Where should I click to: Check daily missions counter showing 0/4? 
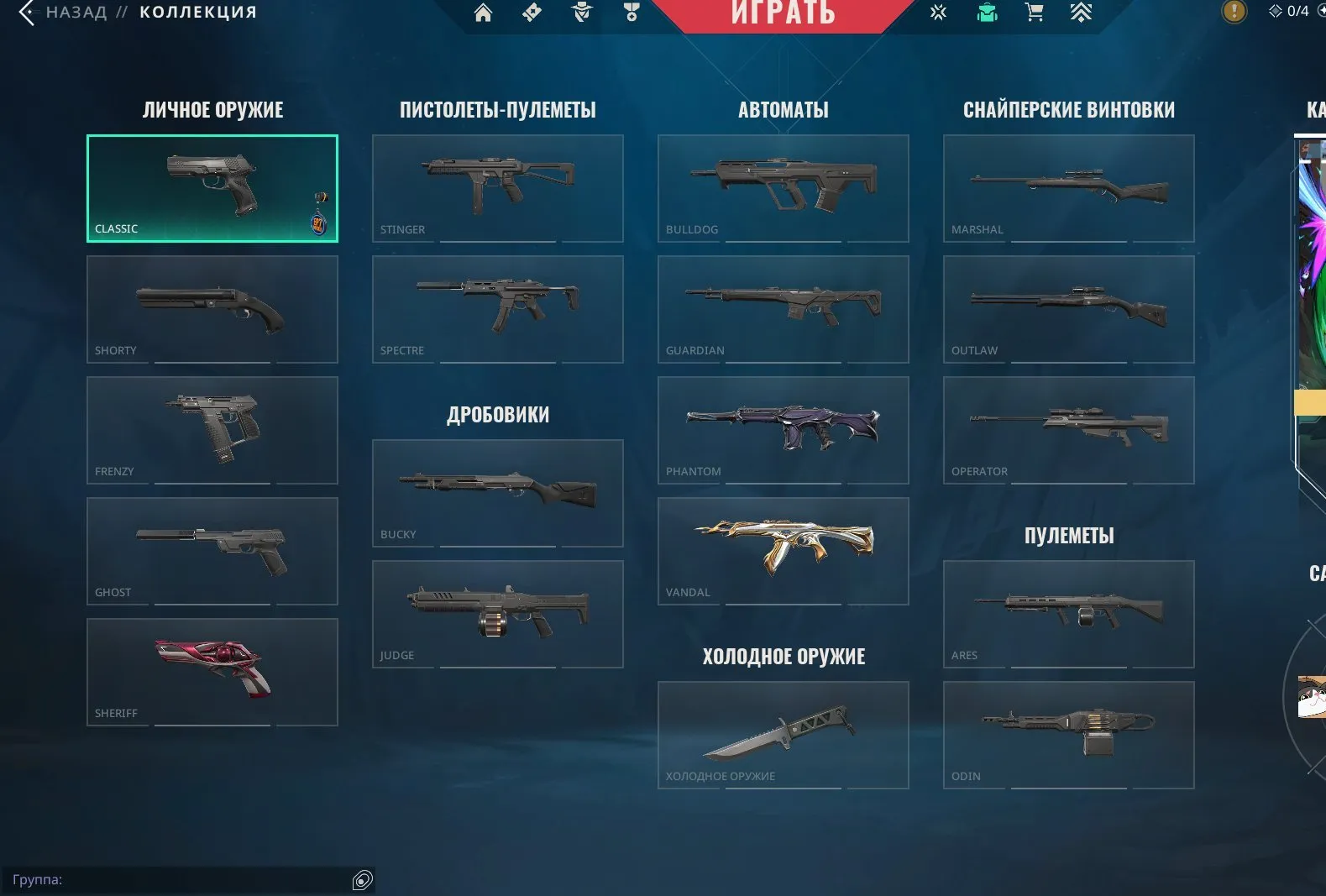click(1291, 10)
